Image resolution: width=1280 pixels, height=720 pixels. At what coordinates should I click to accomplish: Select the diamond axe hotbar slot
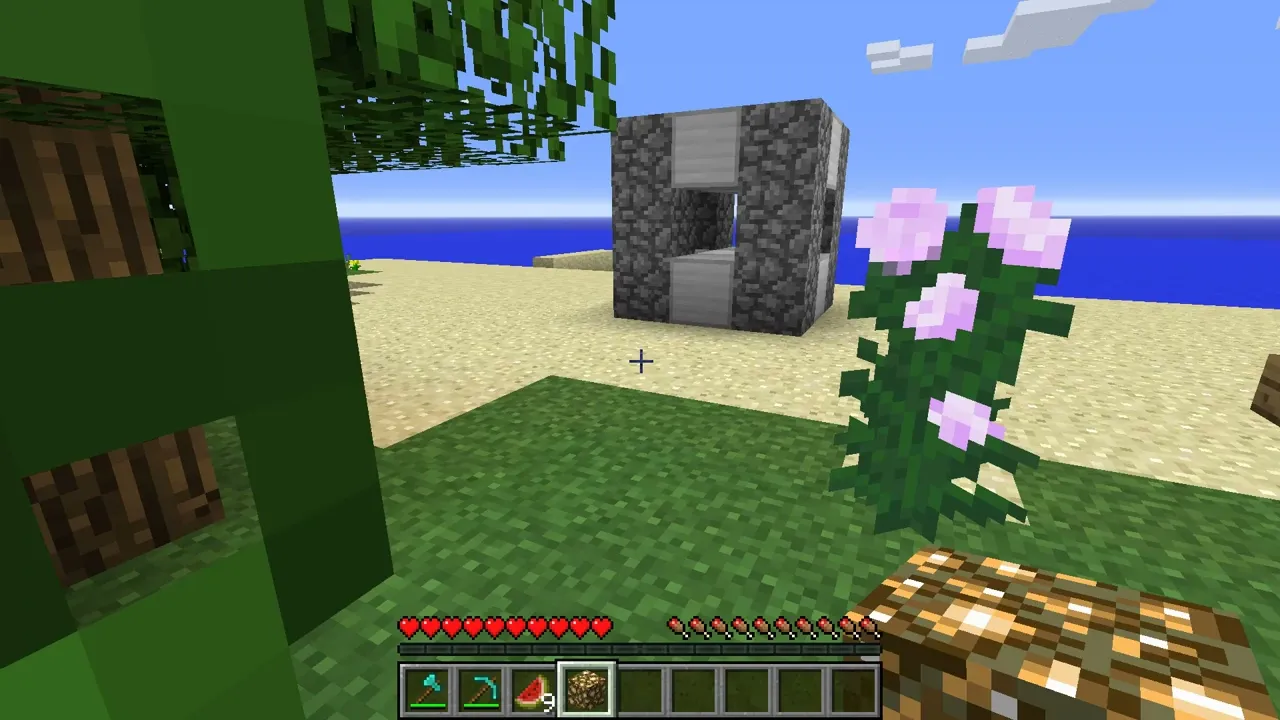427,691
